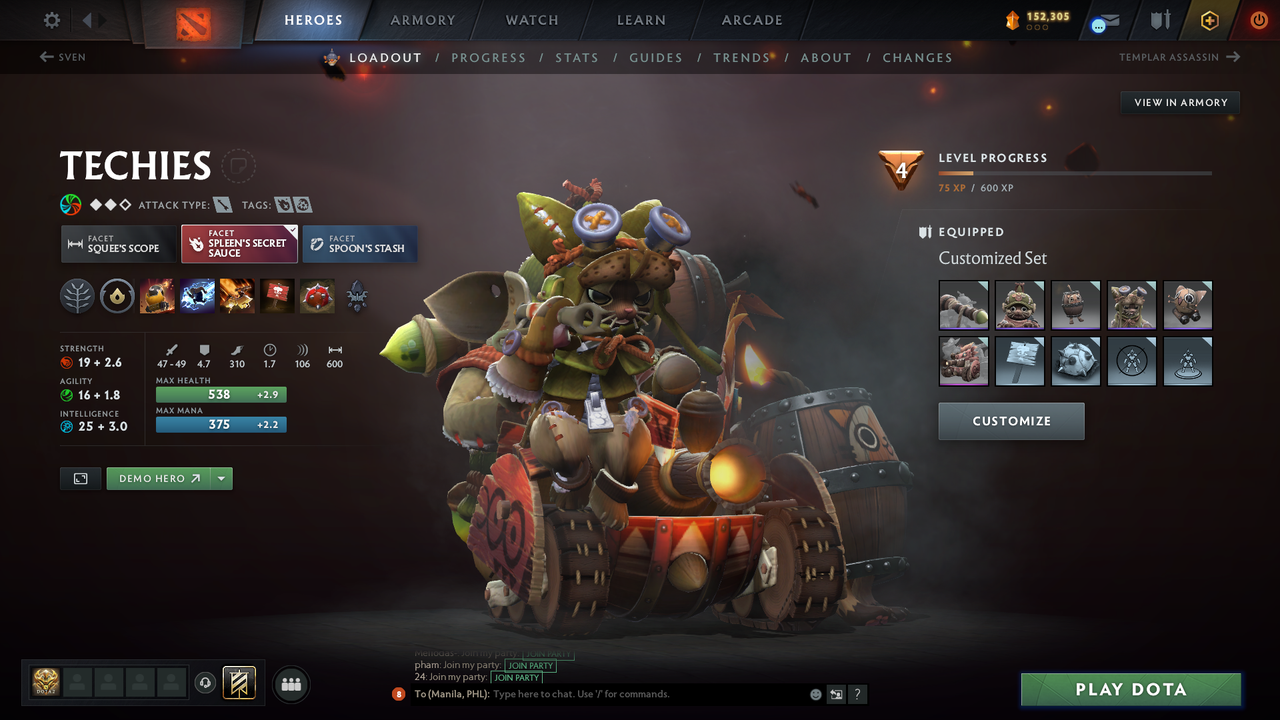1280x720 pixels.
Task: Open the Arcade menu item
Action: [751, 20]
